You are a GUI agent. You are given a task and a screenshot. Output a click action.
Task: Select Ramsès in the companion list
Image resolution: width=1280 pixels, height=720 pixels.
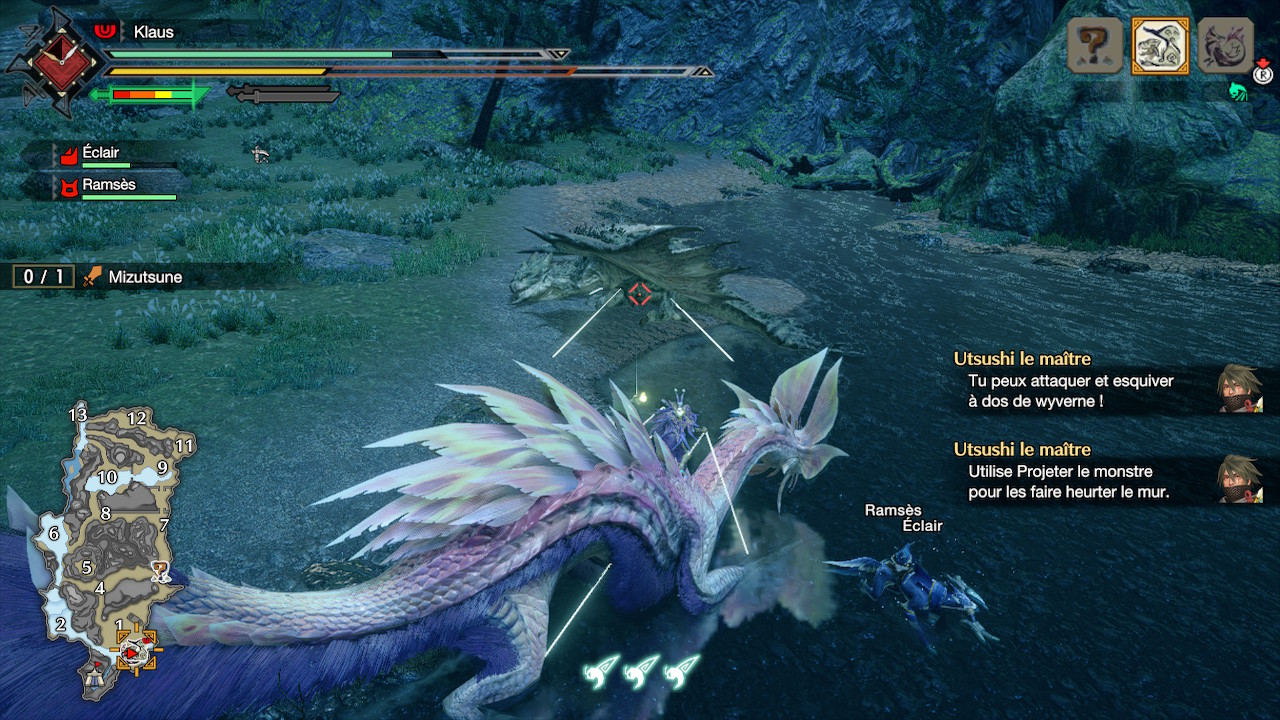click(x=108, y=186)
